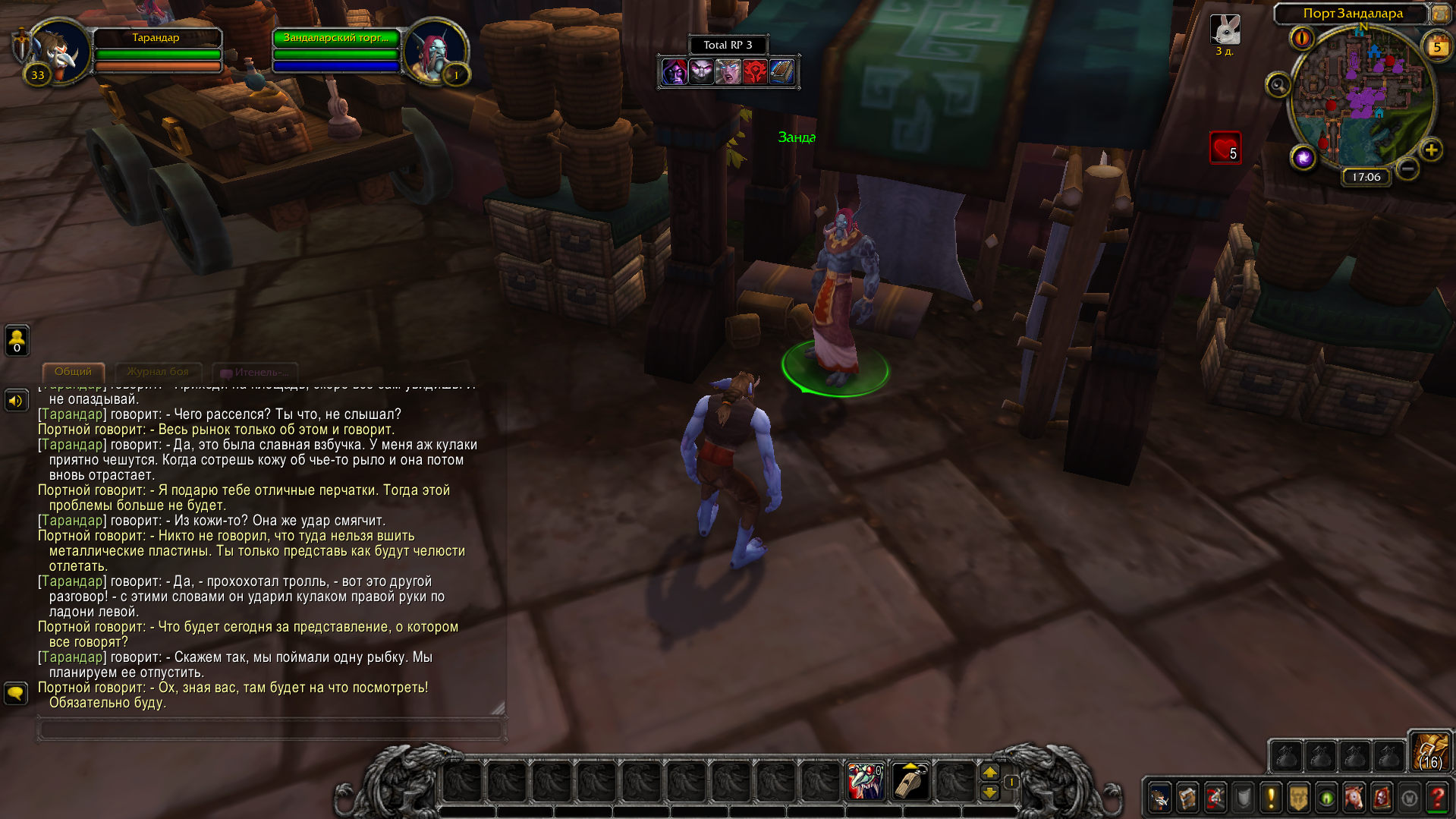
Task: Open the Журнал боя combat log tab
Action: [x=158, y=372]
